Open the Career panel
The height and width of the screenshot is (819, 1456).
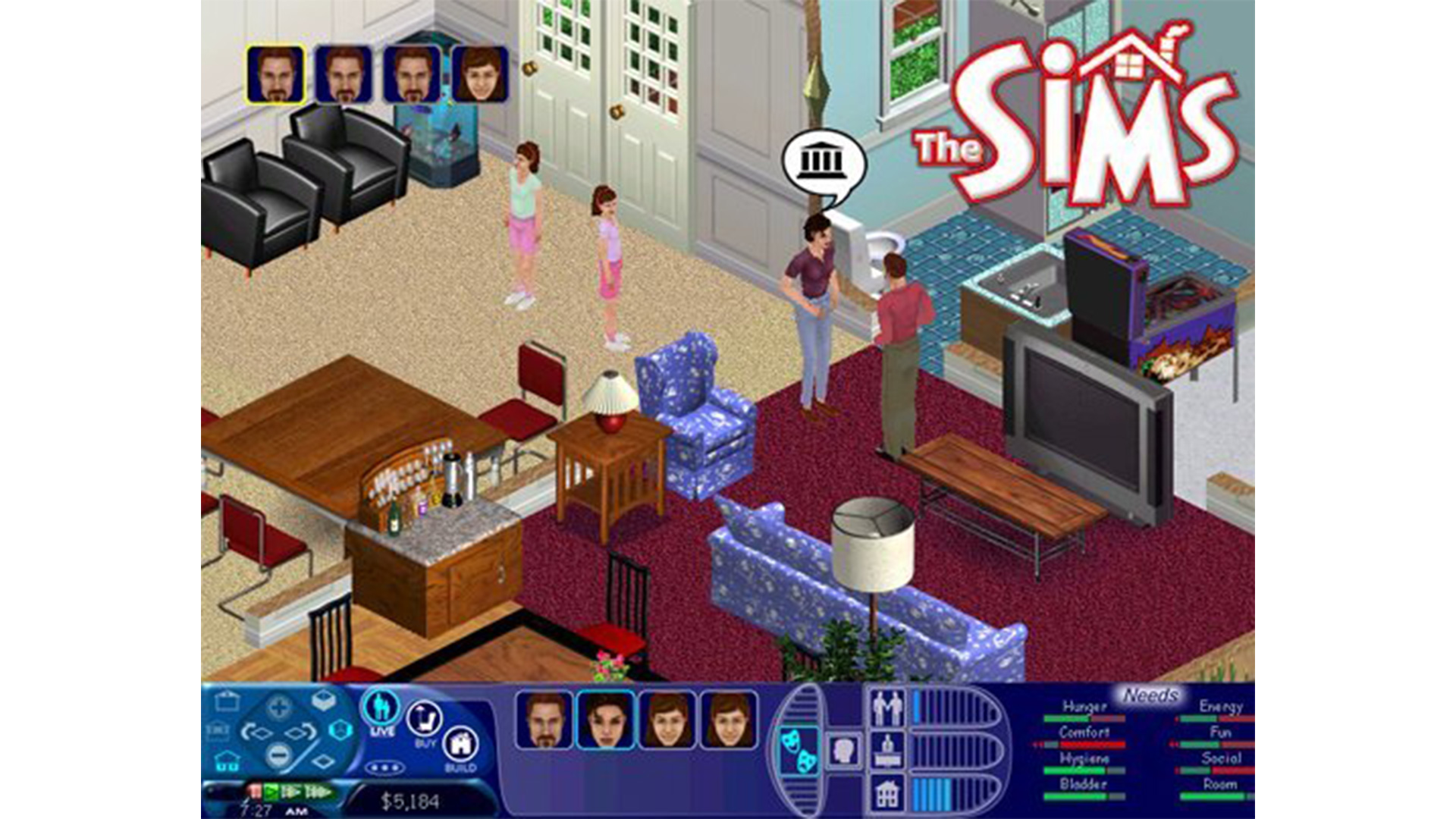pos(886,750)
